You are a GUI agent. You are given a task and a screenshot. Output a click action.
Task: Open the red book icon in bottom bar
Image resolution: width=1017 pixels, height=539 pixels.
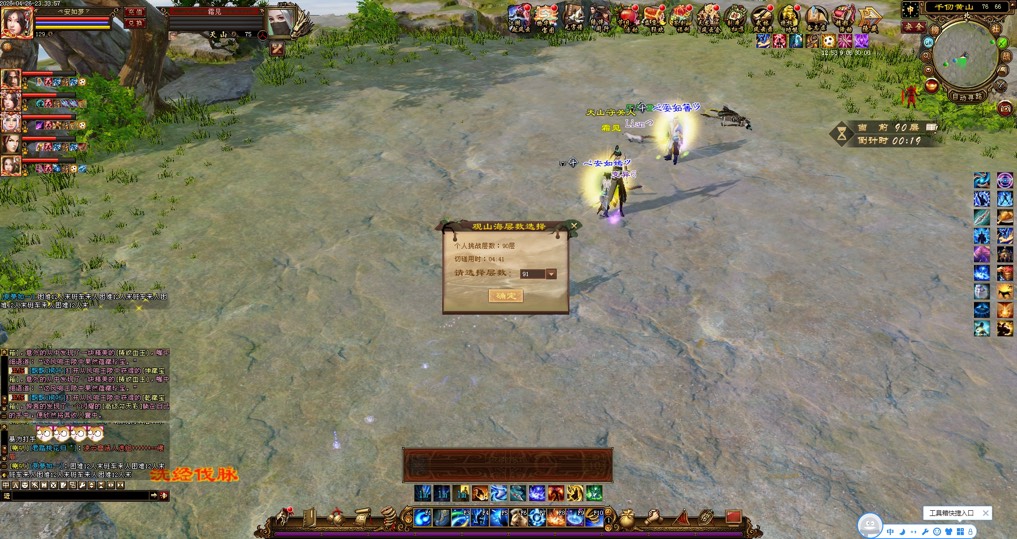pyautogui.click(x=733, y=517)
